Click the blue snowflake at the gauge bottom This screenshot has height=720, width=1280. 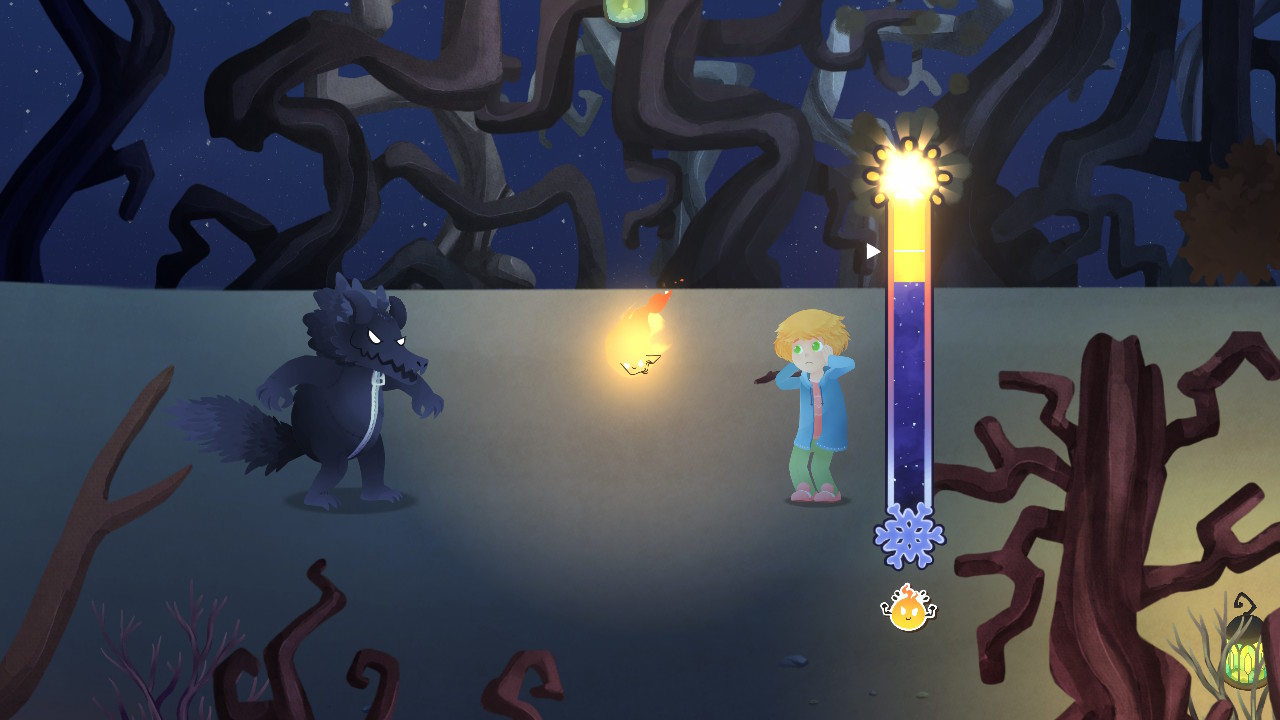(909, 537)
